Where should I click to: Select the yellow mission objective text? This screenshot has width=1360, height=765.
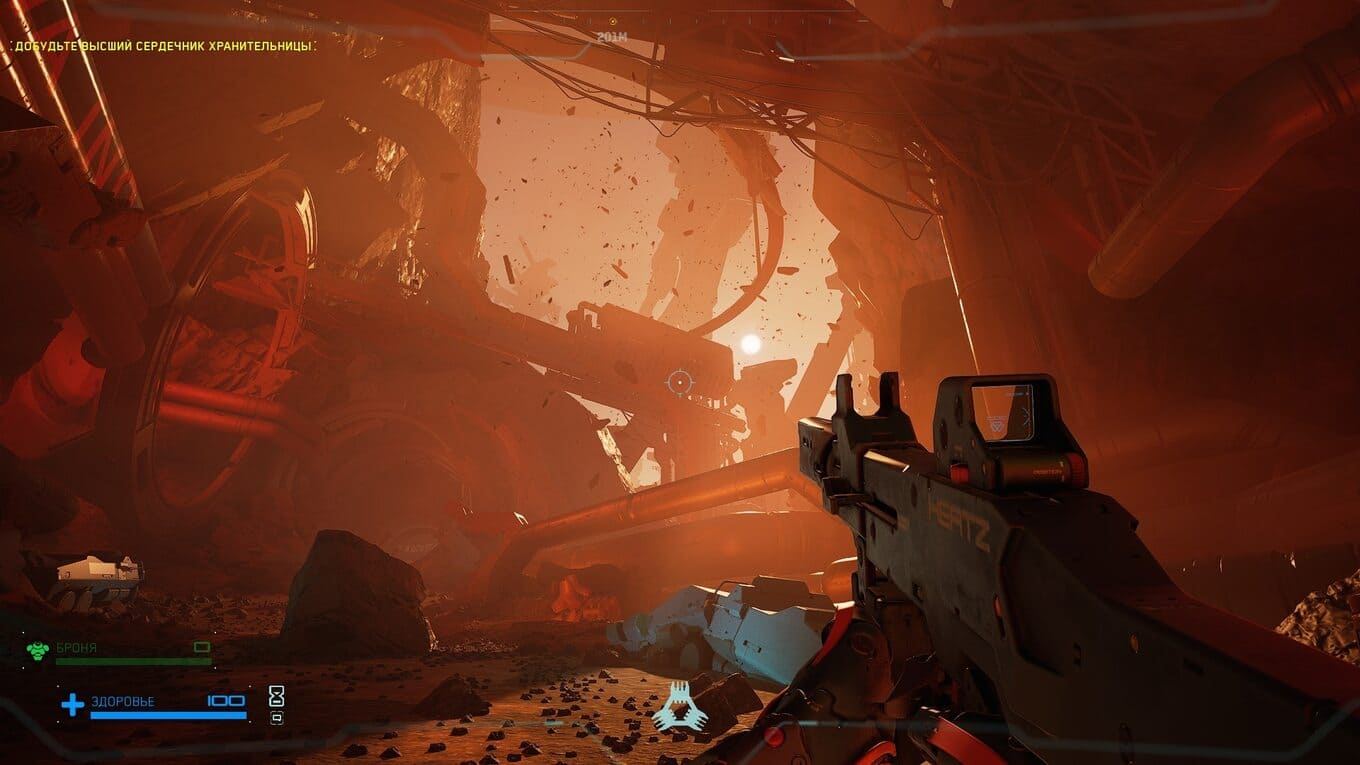click(x=164, y=46)
